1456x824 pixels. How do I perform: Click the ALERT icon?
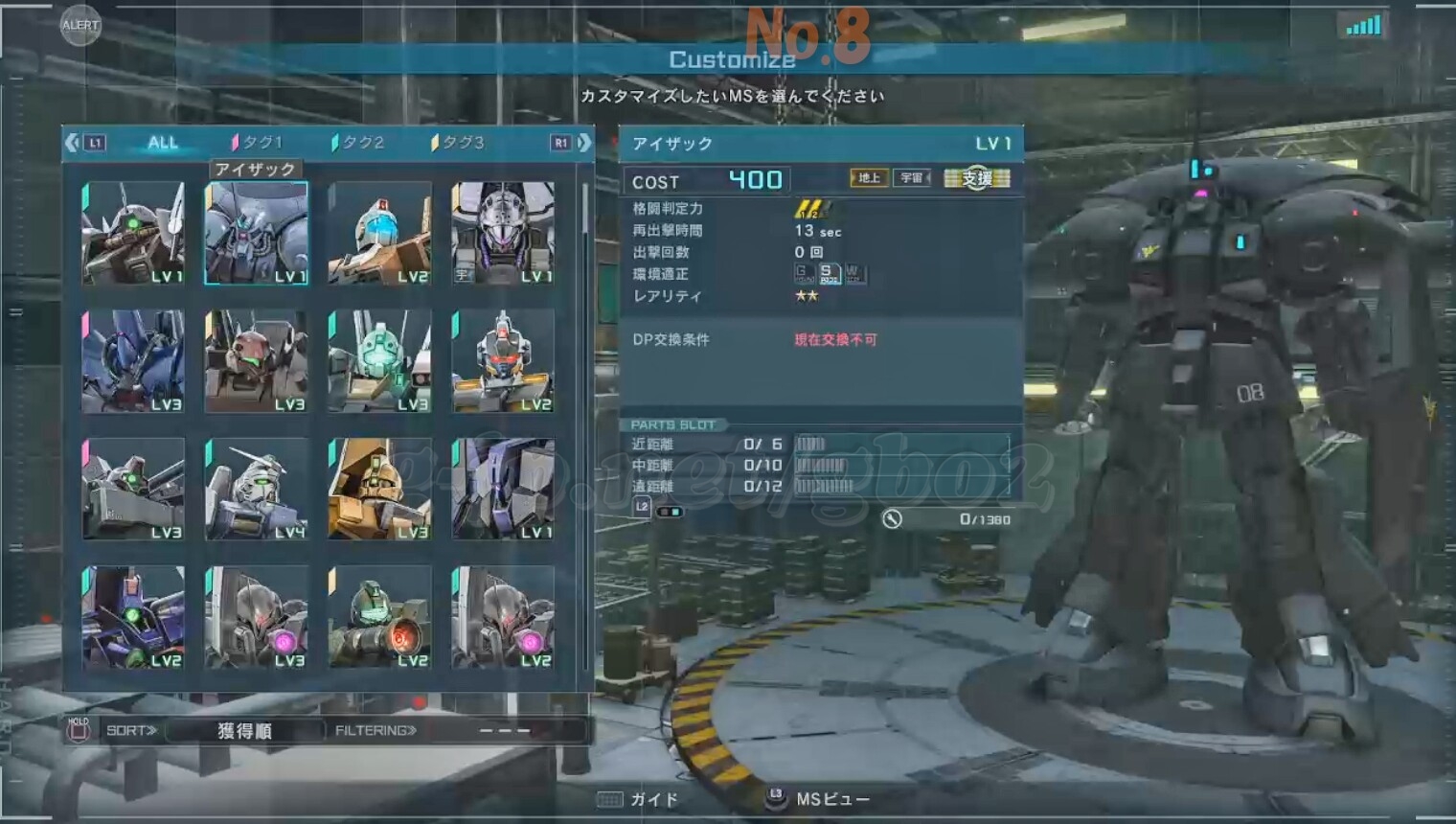point(80,26)
